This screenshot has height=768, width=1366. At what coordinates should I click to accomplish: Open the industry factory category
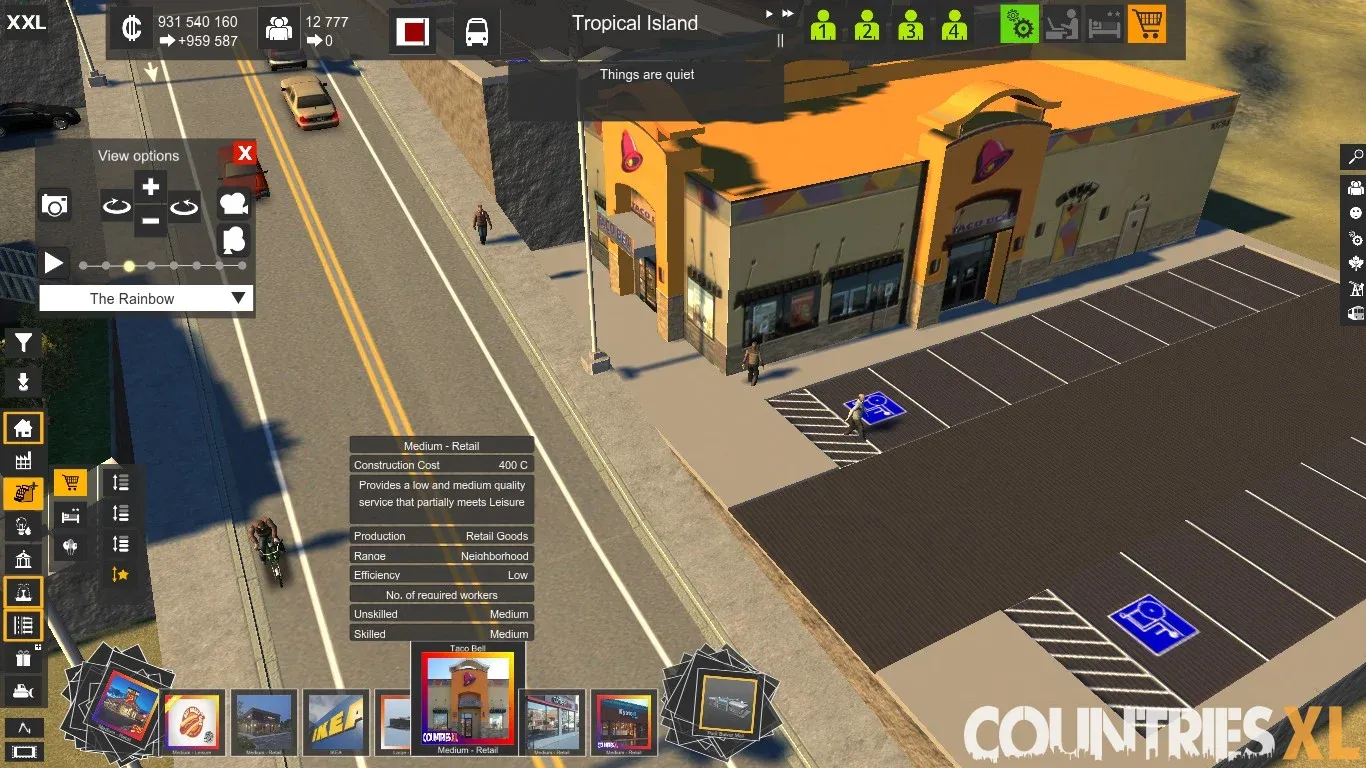pyautogui.click(x=23, y=461)
